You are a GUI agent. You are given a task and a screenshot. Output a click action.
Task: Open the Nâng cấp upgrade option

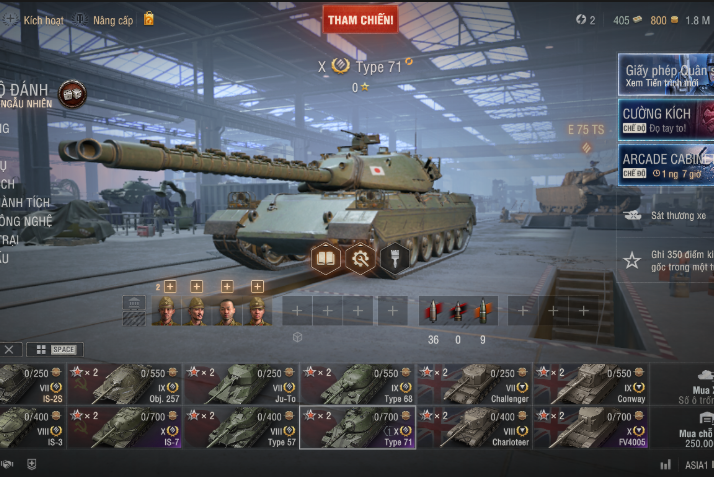[x=112, y=19]
